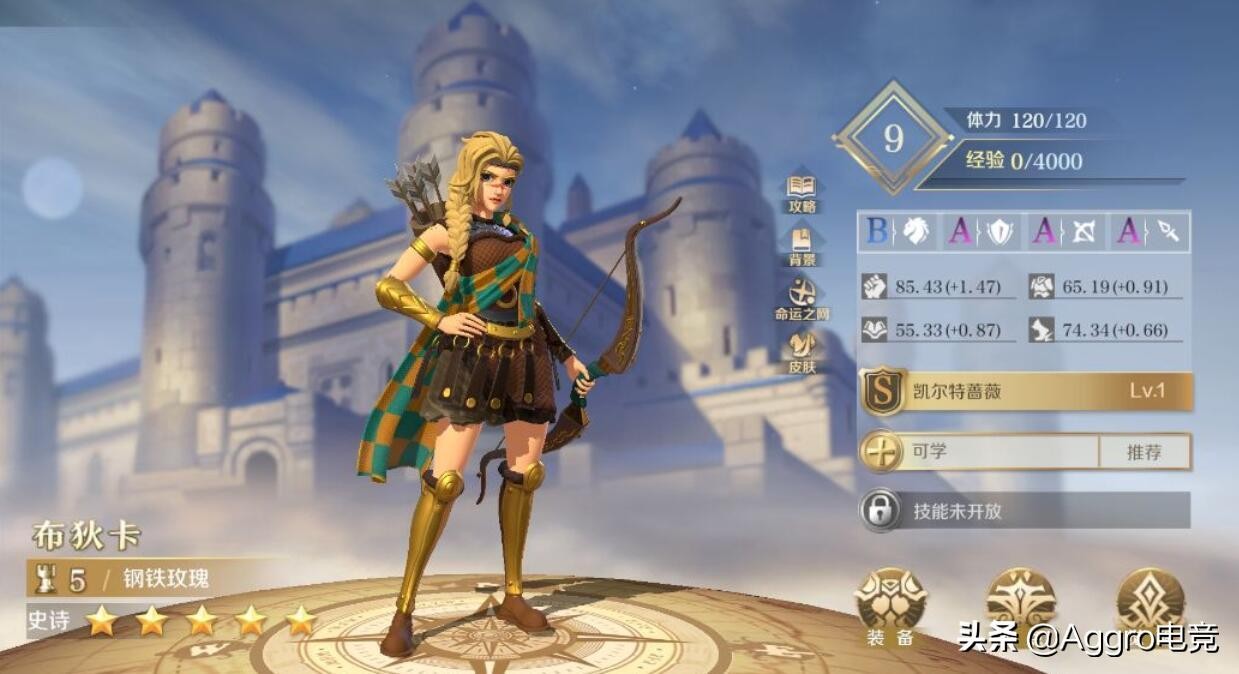Select the 凯尔特蔷薇 S-rank skill row
1239x674 pixels.
(1026, 392)
